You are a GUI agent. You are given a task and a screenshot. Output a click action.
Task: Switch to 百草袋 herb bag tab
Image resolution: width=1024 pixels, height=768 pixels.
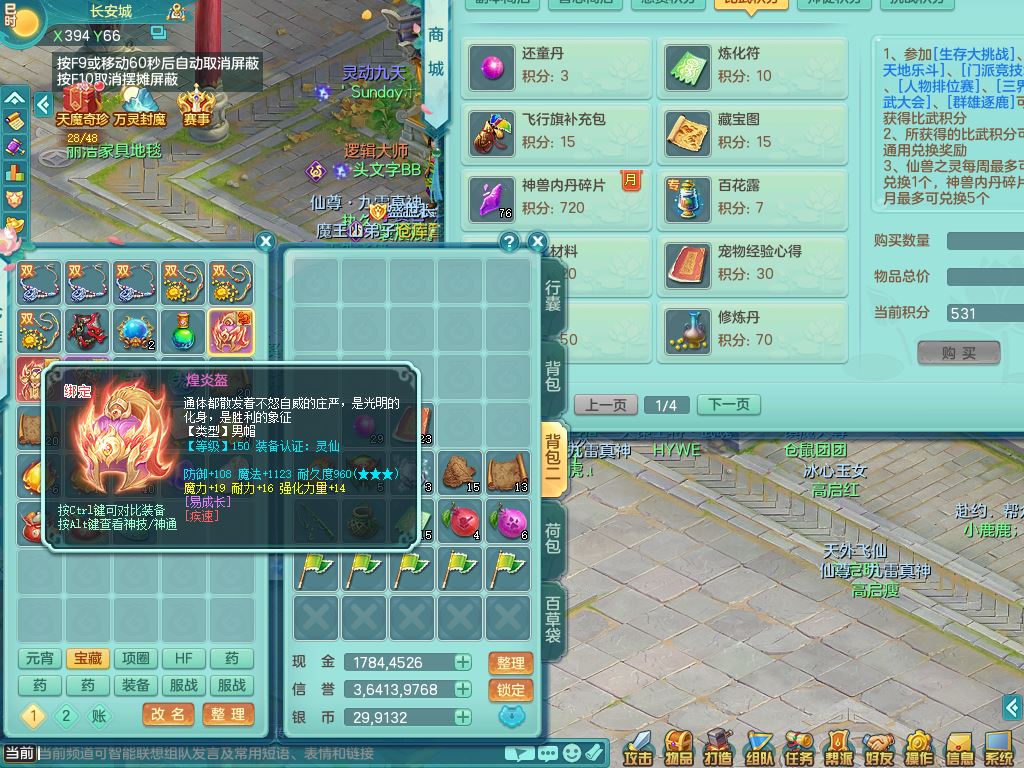[x=553, y=620]
